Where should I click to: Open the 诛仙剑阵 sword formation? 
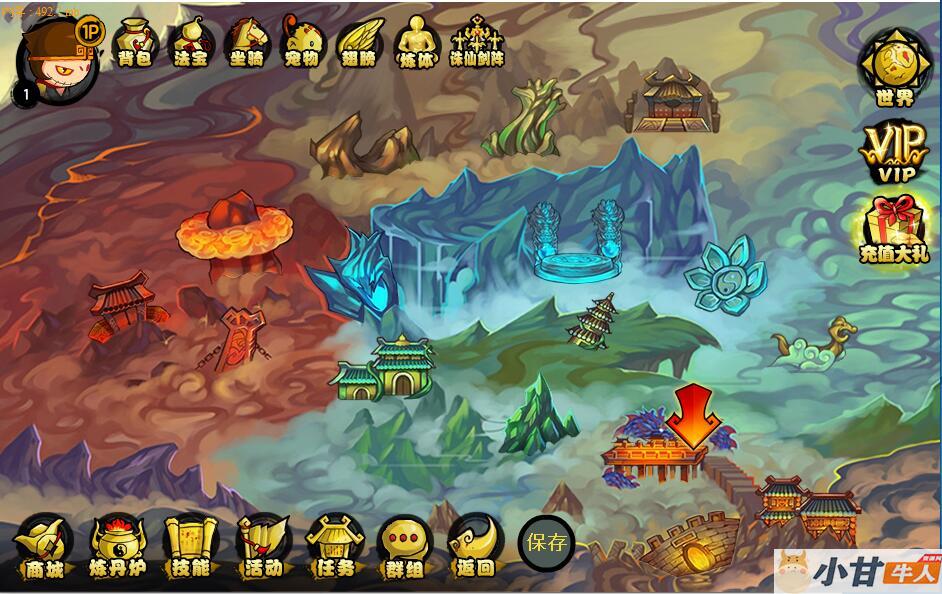(477, 43)
